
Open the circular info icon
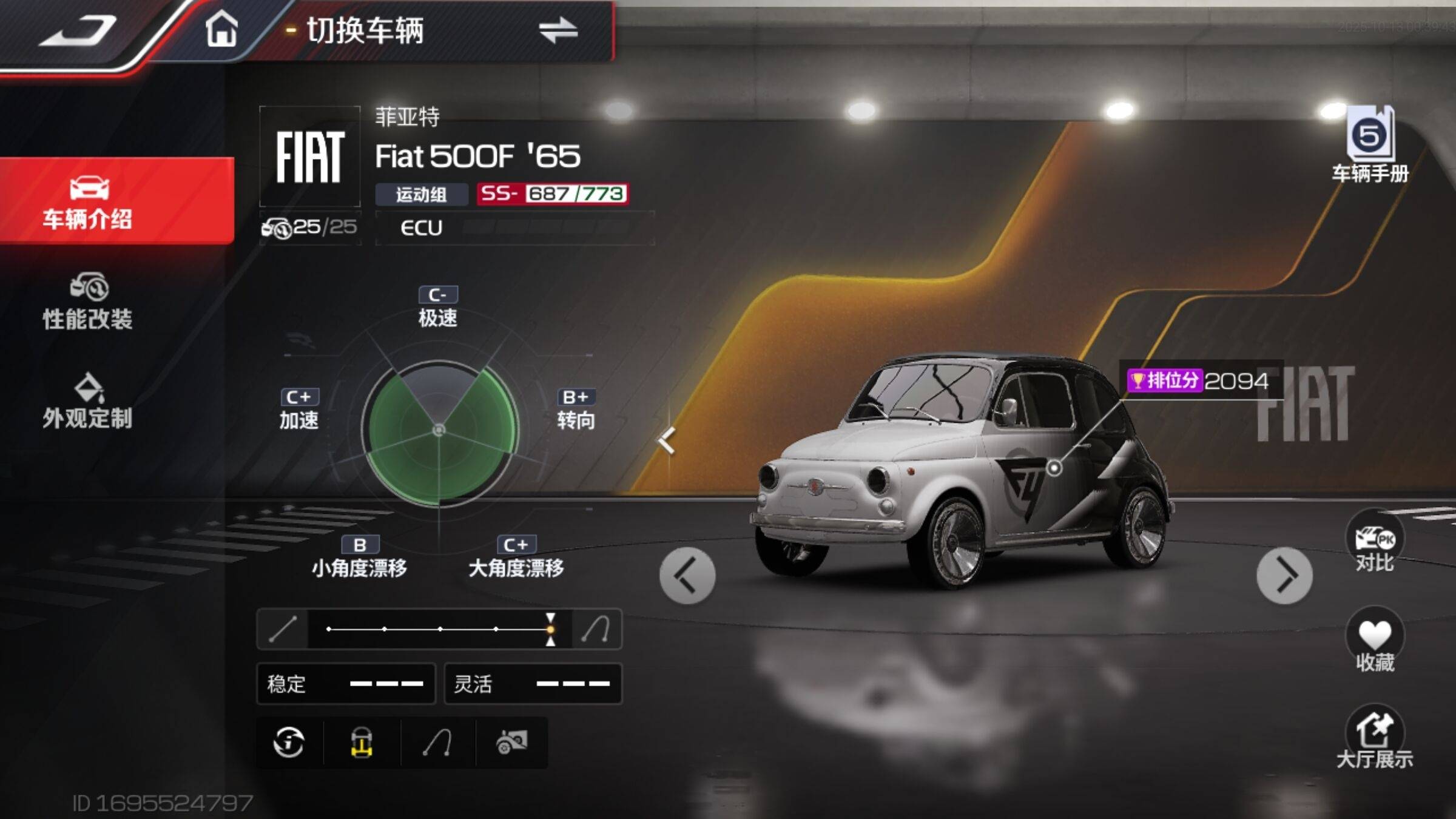[289, 742]
